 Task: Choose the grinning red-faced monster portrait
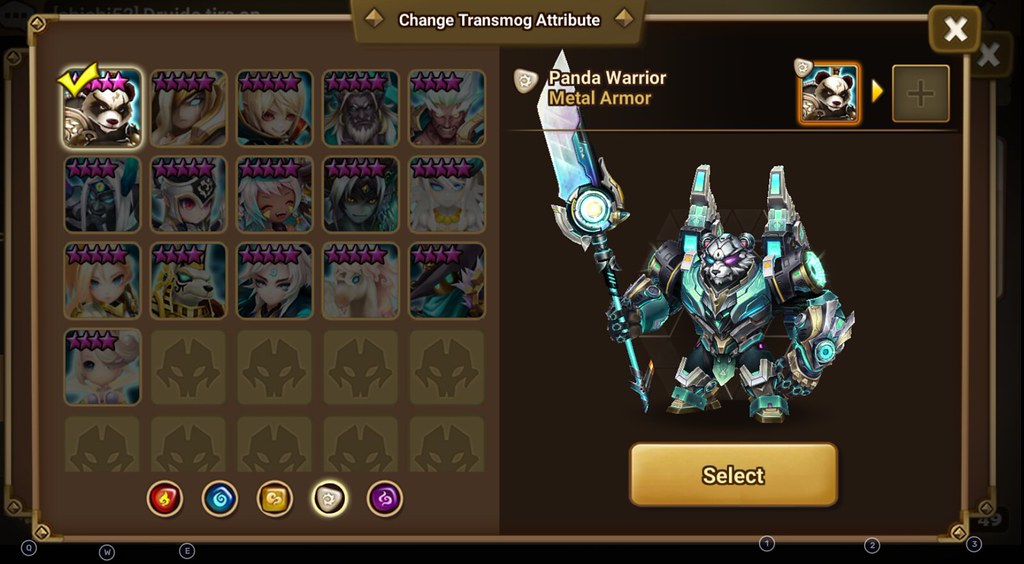coord(447,108)
